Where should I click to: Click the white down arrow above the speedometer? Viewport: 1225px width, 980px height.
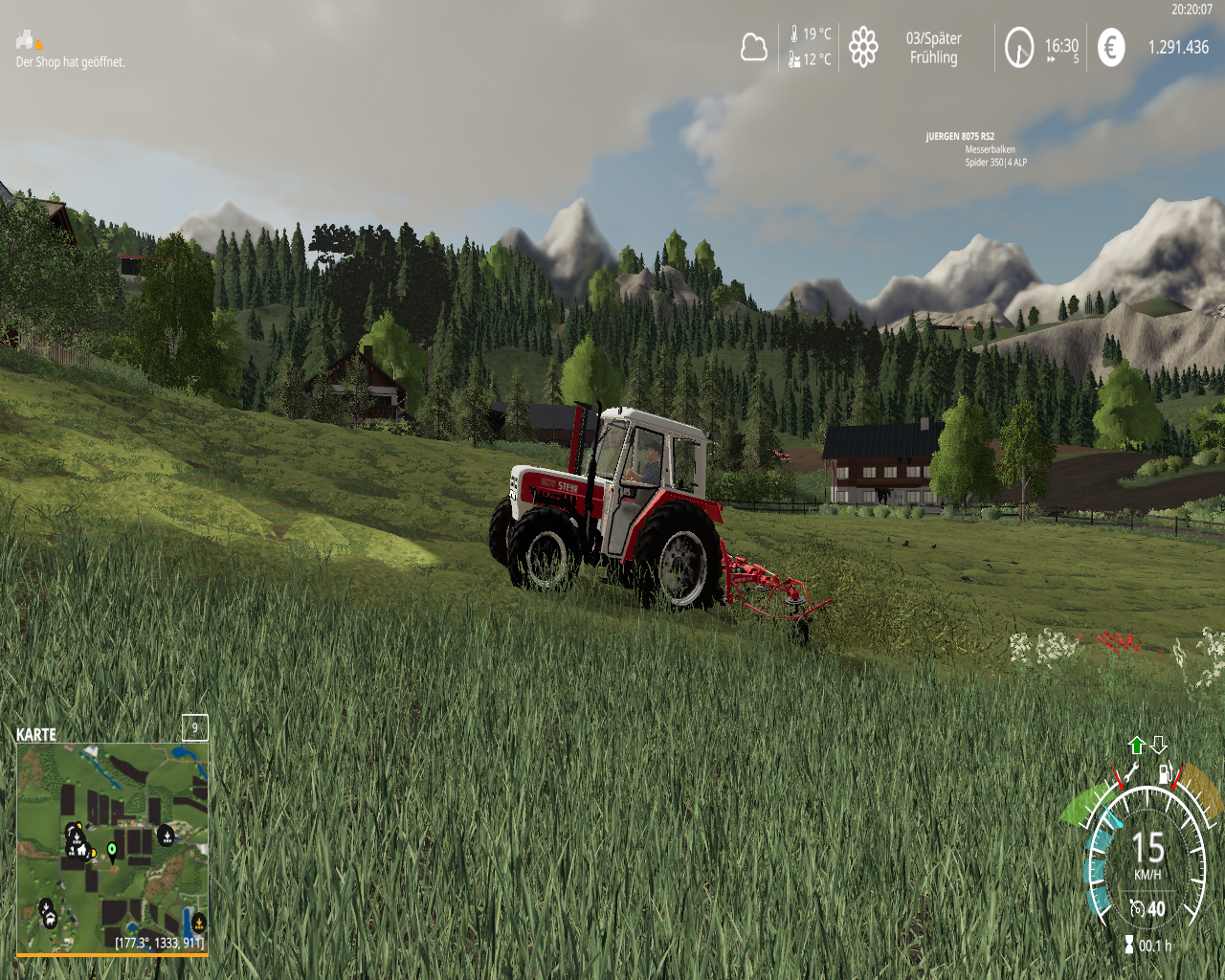click(x=1159, y=745)
